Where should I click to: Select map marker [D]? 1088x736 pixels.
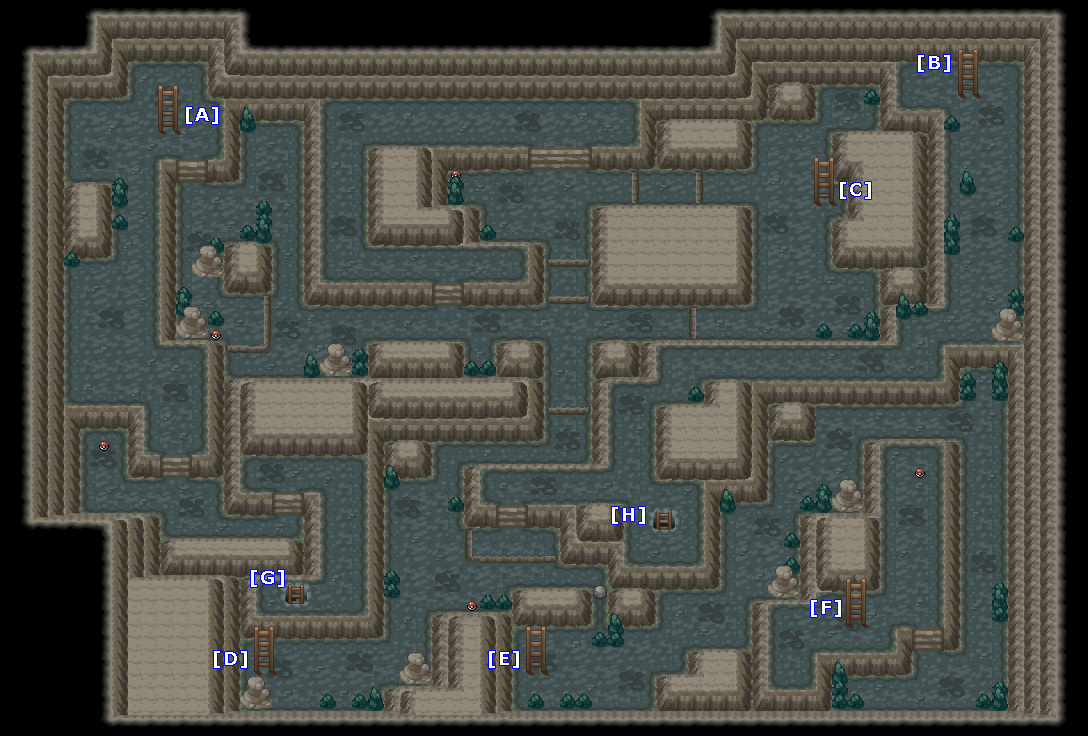click(x=230, y=659)
